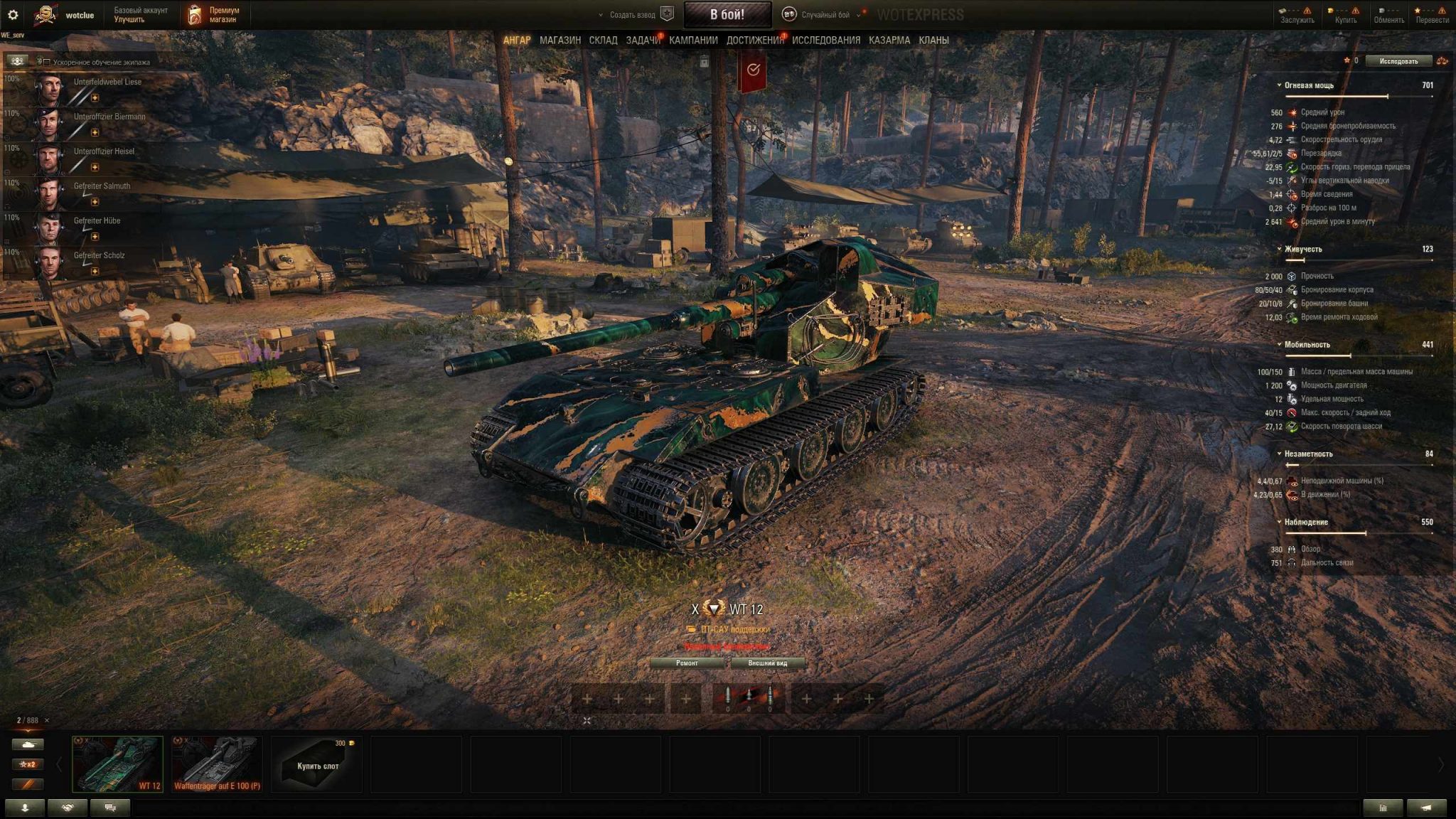
Task: Click the Ремонт button
Action: pyautogui.click(x=686, y=663)
